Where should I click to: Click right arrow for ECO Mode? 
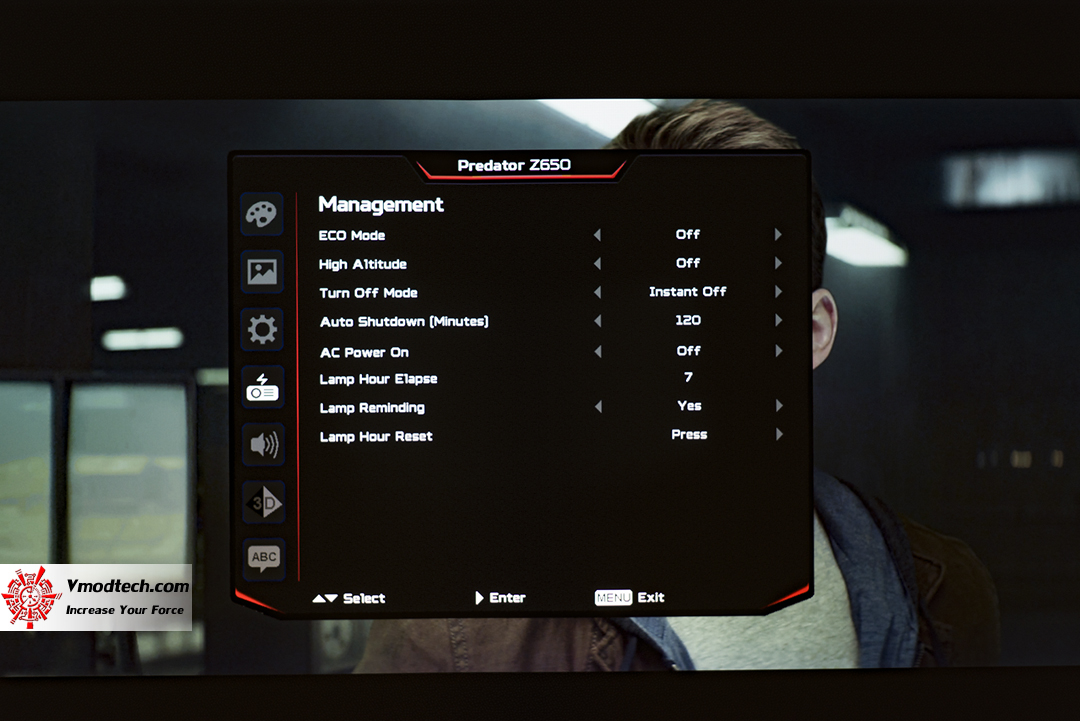click(x=778, y=235)
